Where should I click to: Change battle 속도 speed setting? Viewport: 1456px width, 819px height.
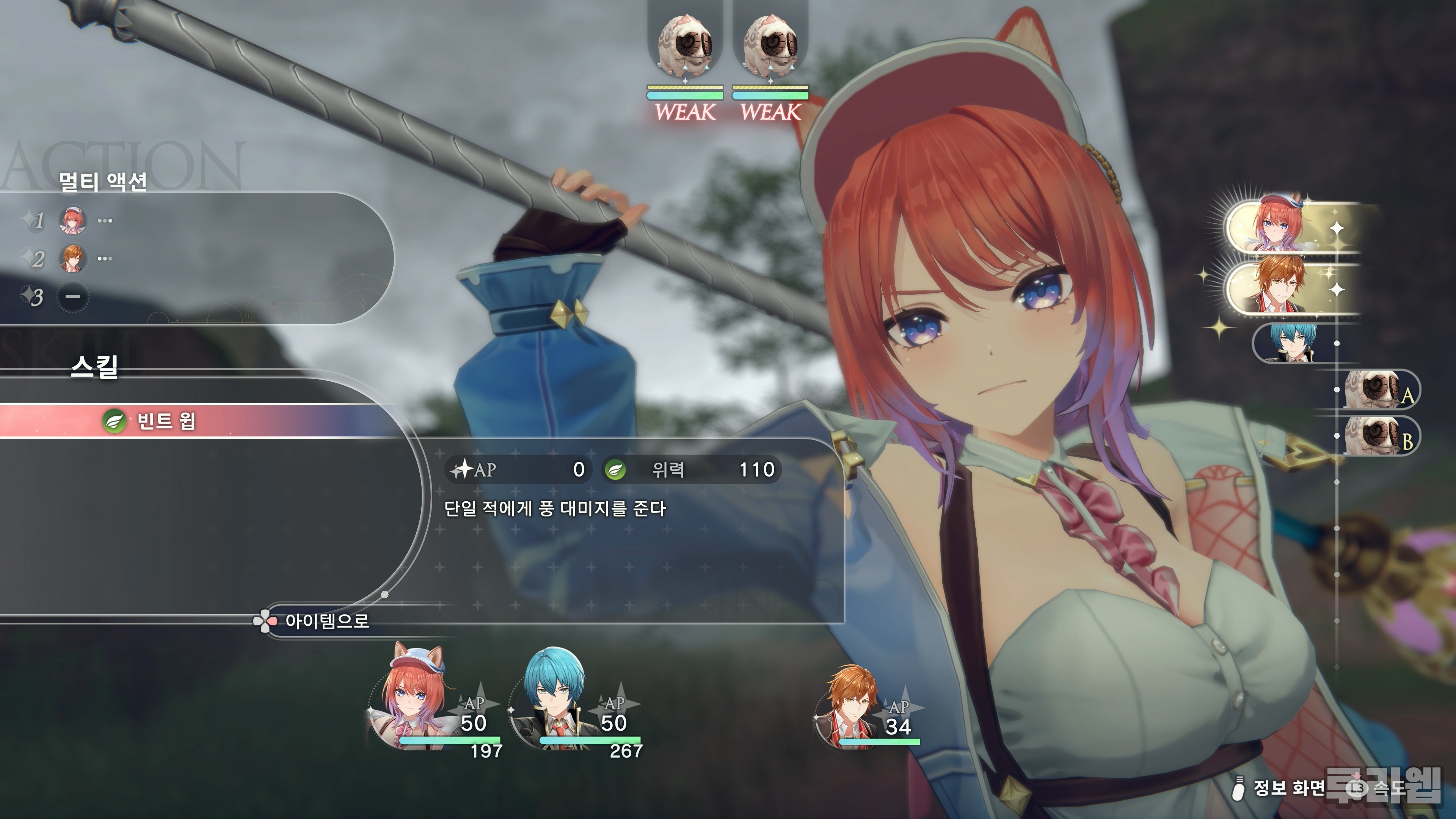1379,788
